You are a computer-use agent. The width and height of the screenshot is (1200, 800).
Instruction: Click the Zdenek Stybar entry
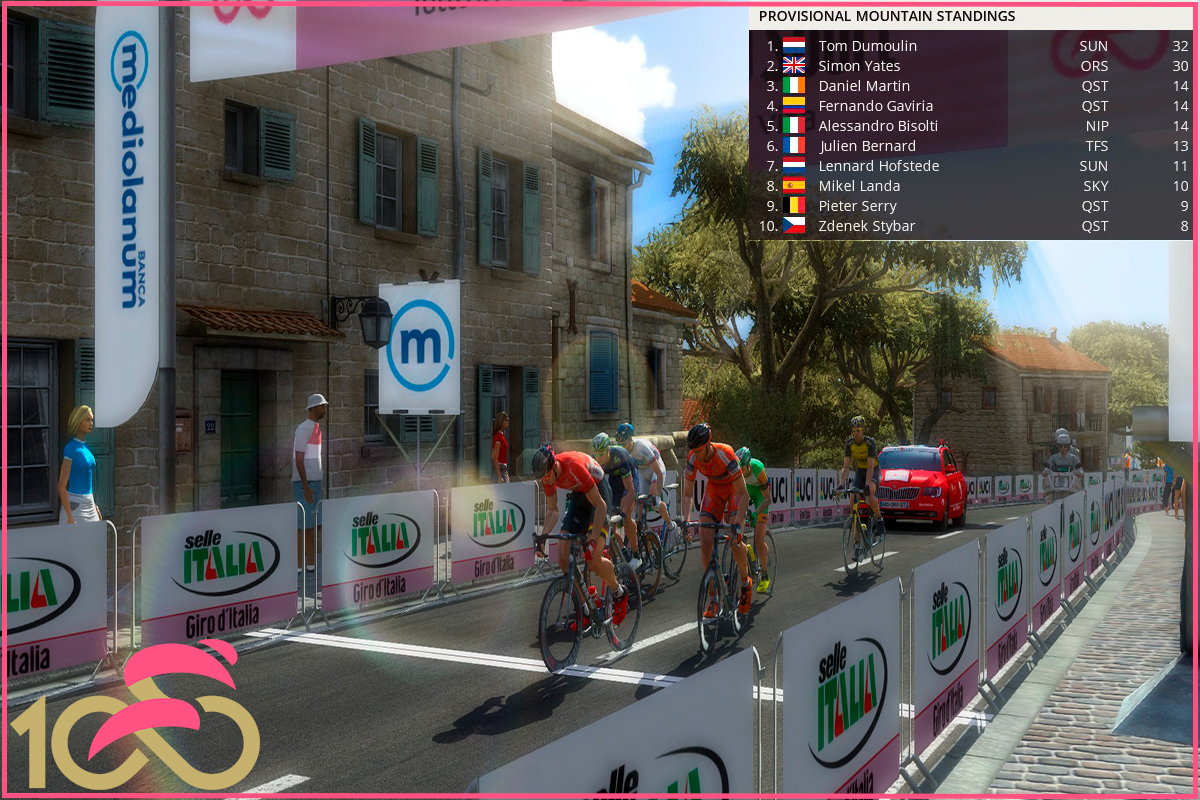(866, 226)
